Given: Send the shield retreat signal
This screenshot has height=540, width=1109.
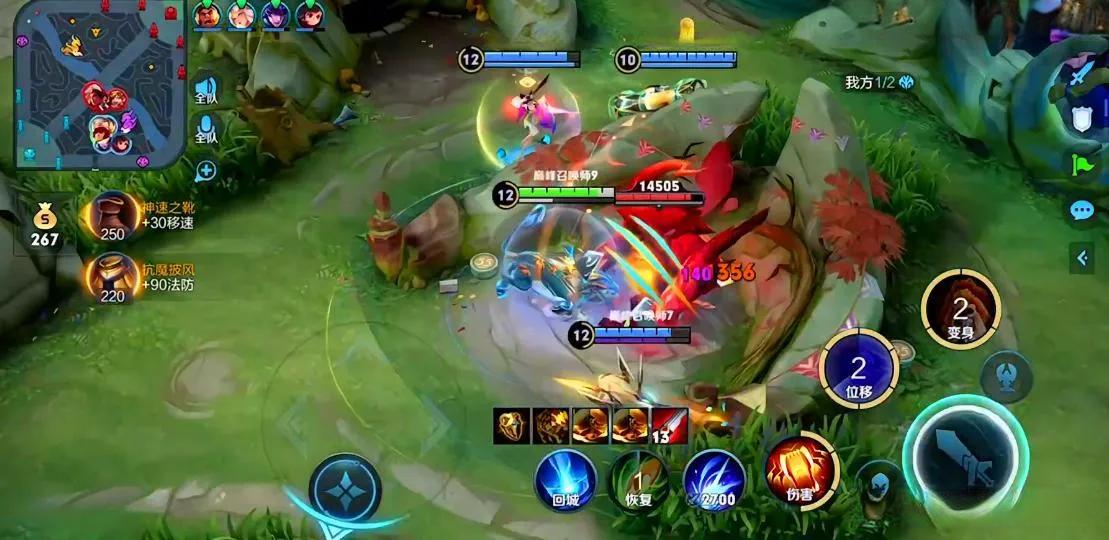Looking at the screenshot, I should point(1081,119).
